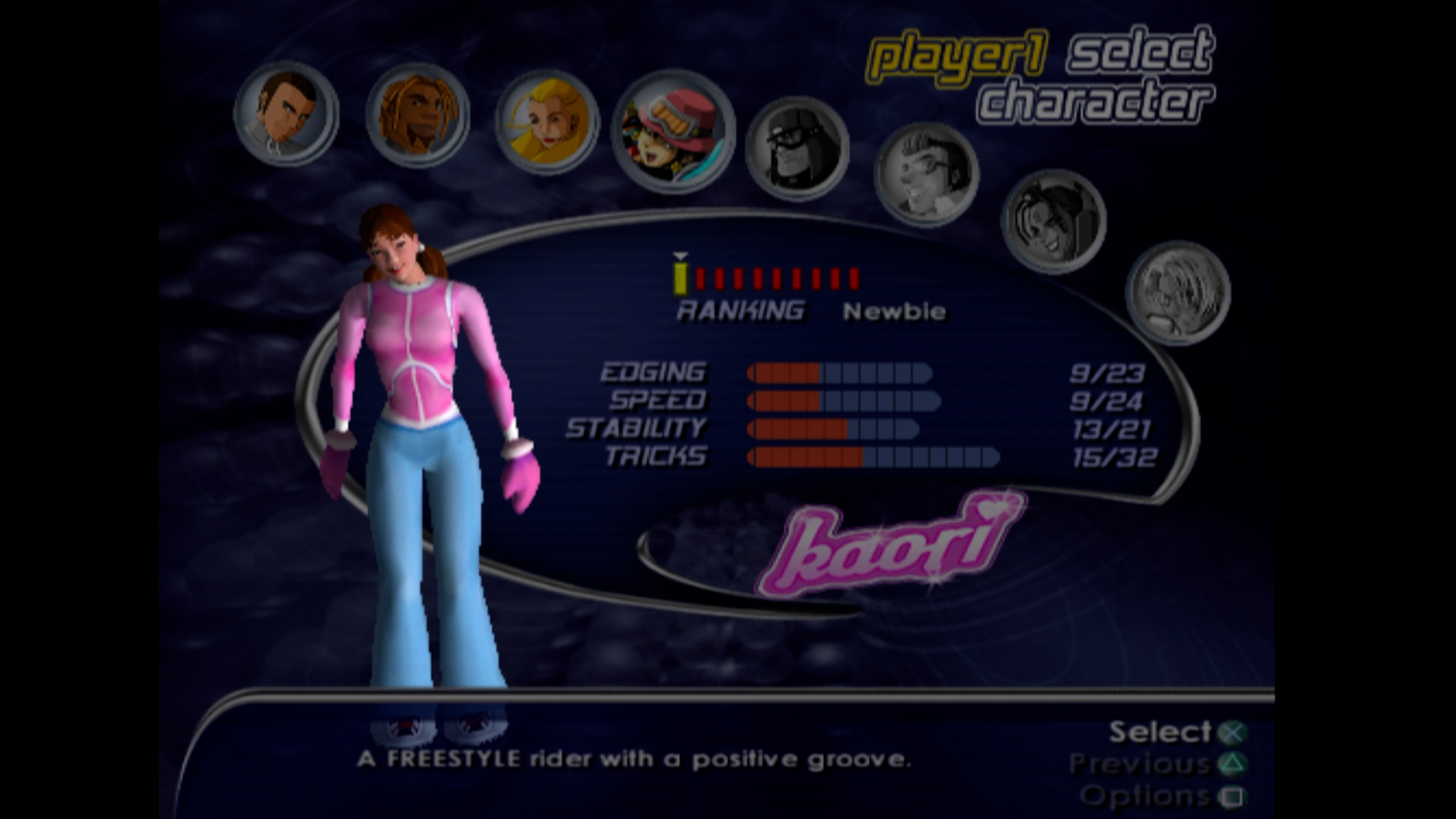Select the grayscale grinning rider with glasses
1456x819 pixels.
click(927, 174)
